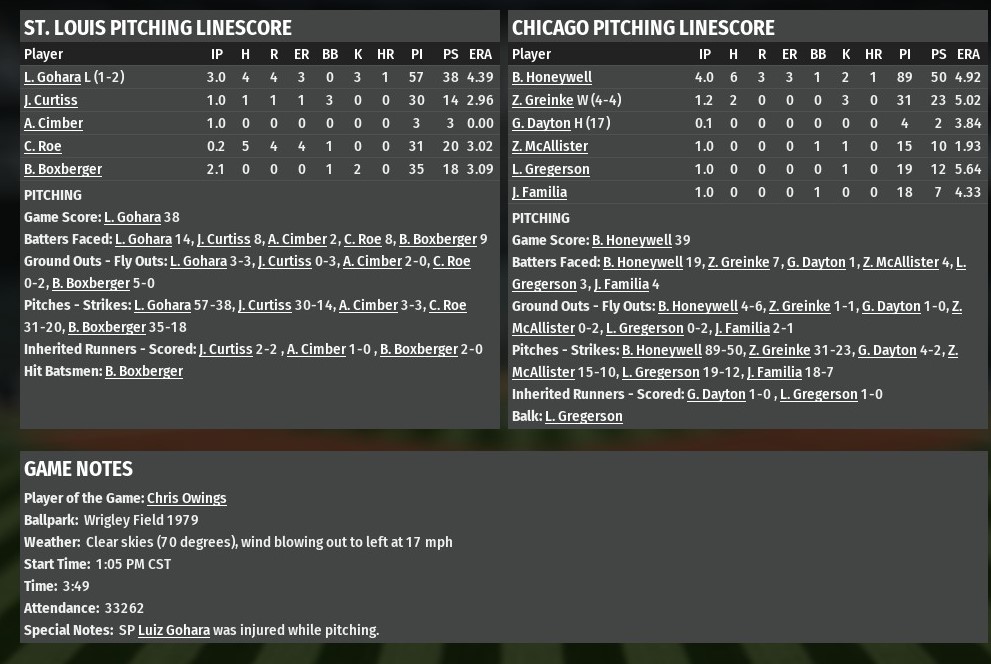Click J. Curtiss in Inherited Runners line
Screen dimensions: 991x664
pos(226,349)
